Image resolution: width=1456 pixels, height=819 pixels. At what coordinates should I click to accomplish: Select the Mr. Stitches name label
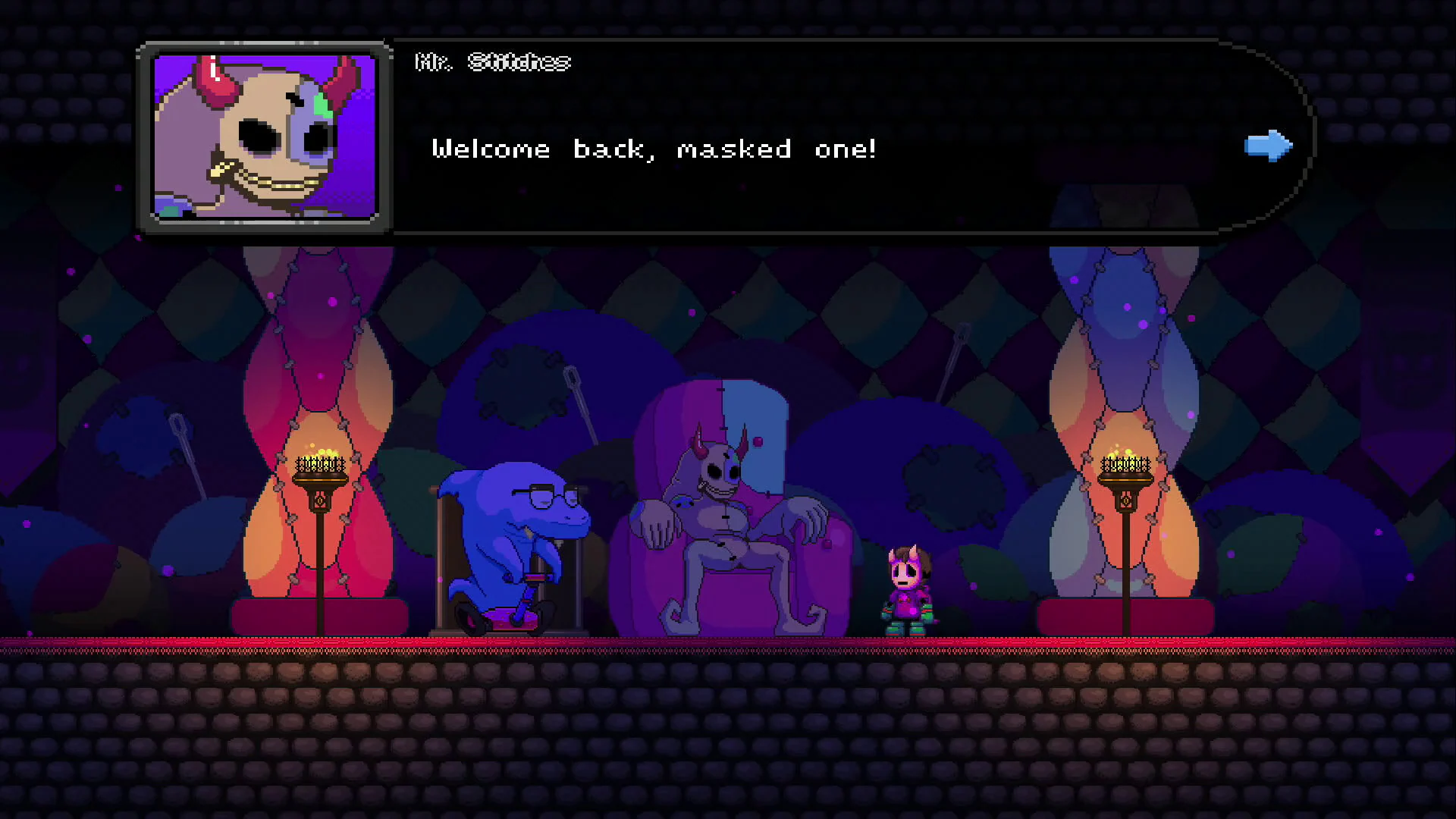pos(493,62)
